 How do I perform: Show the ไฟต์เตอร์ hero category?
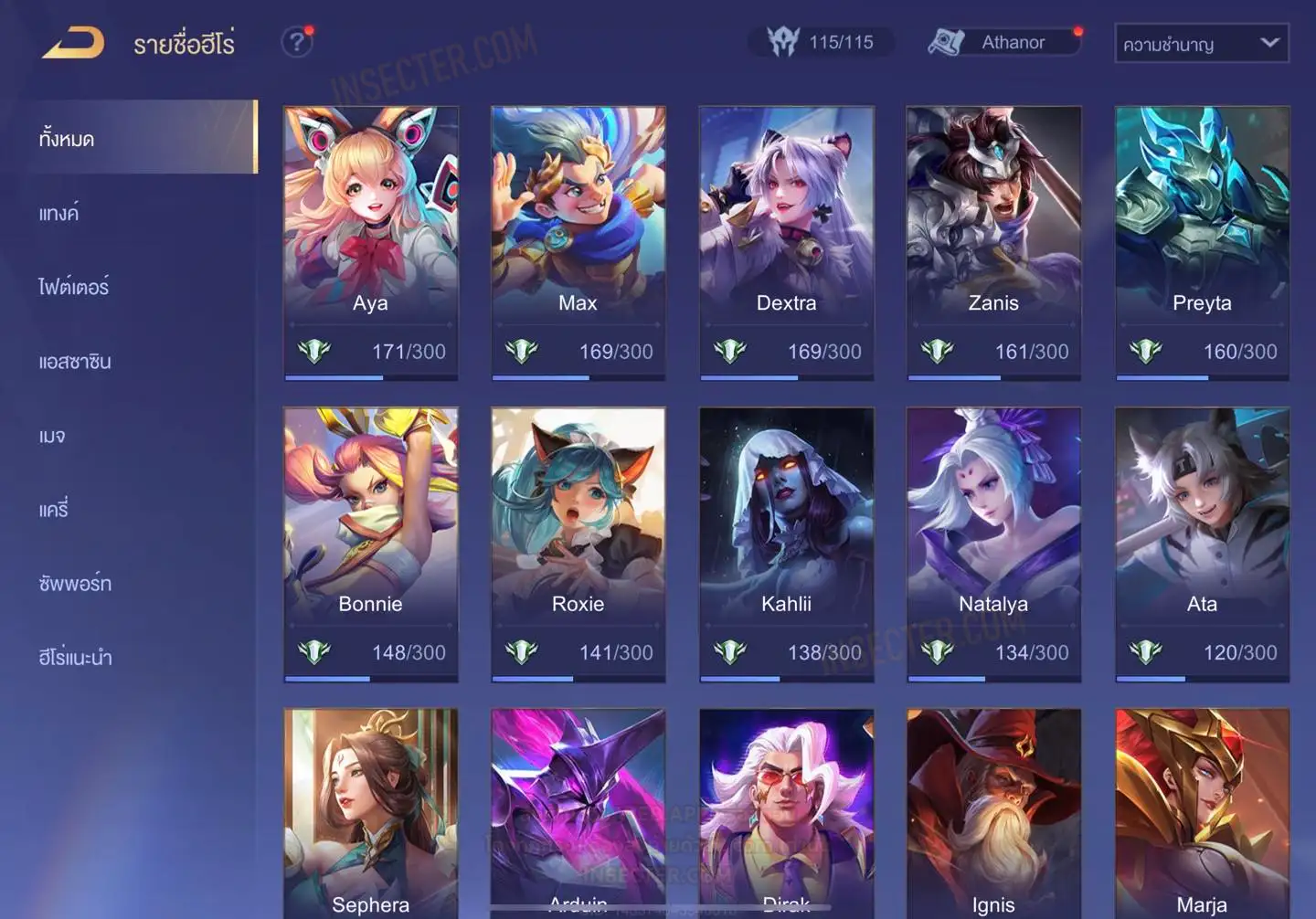pos(74,287)
